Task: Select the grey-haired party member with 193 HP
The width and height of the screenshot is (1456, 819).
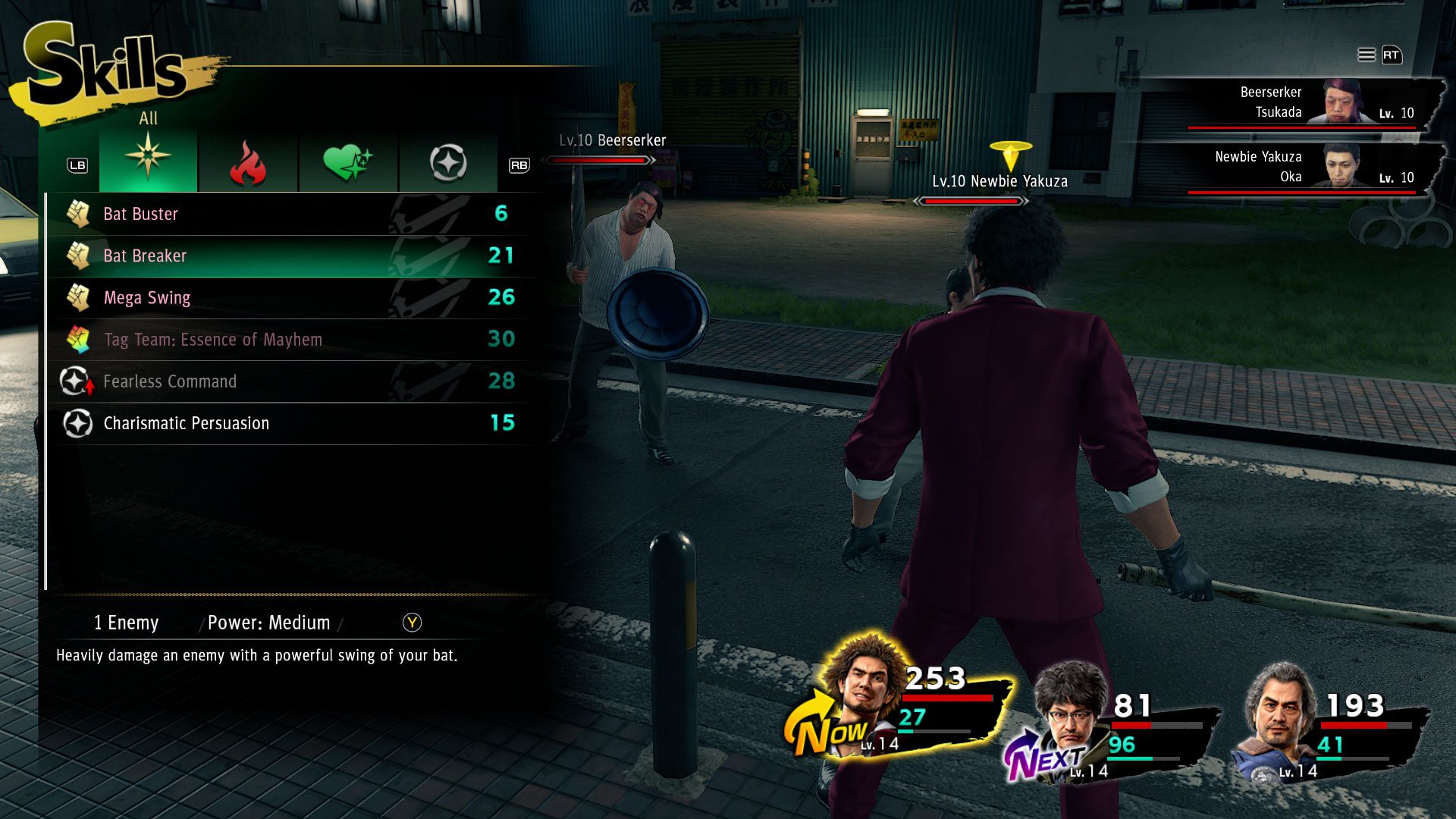Action: point(1280,717)
